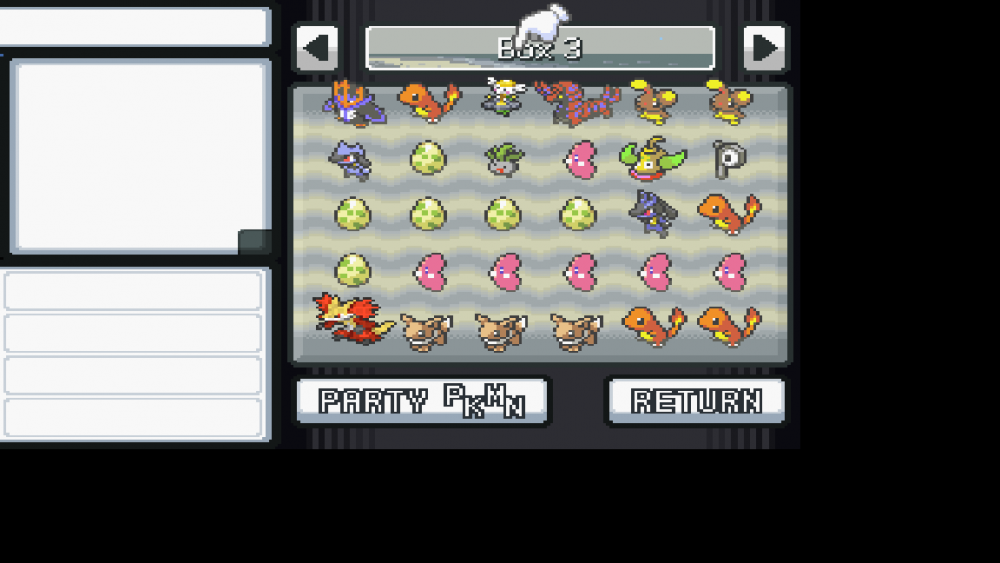Click the Box 3 title header
The image size is (1000, 563).
pos(540,48)
